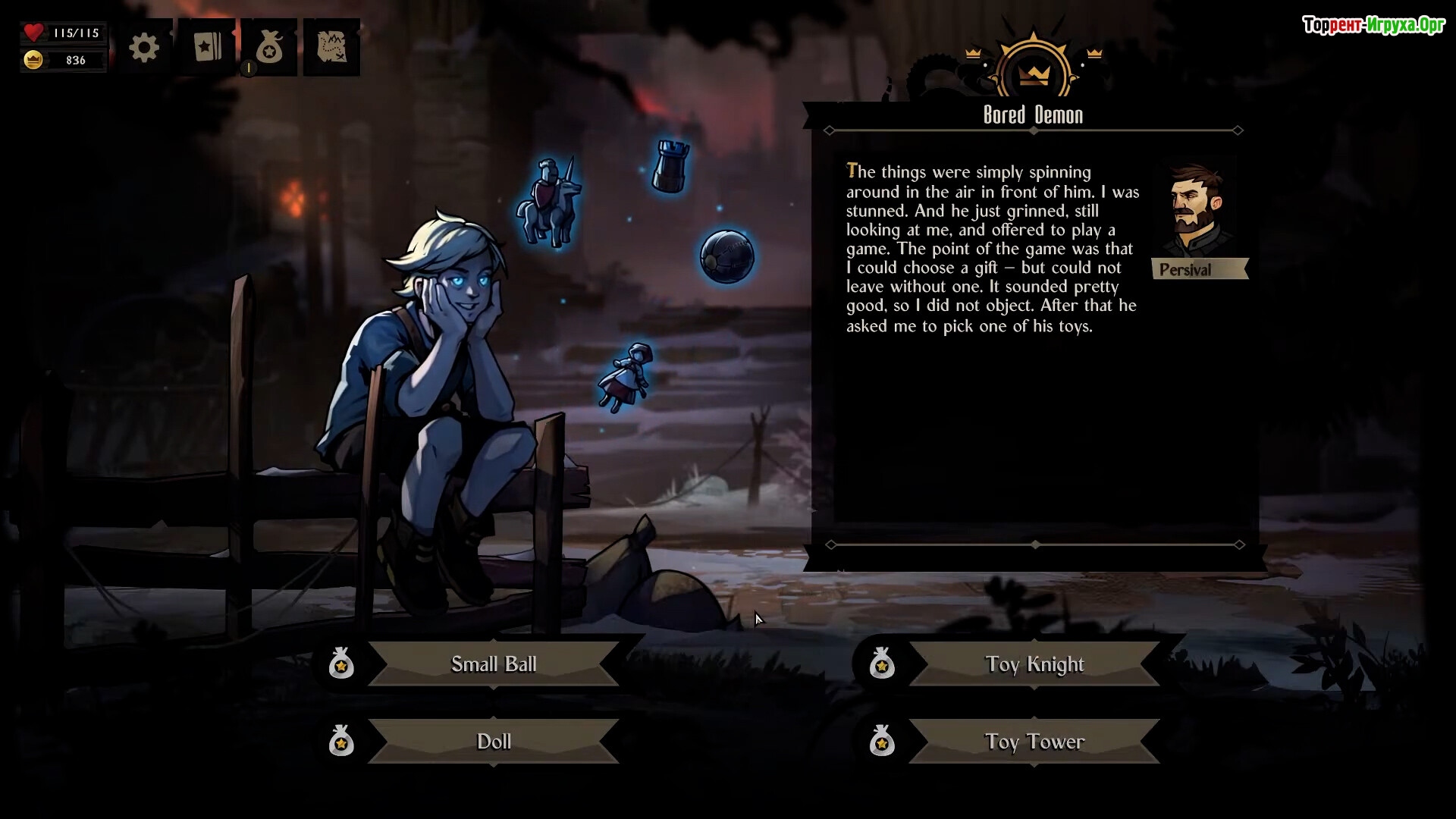The width and height of the screenshot is (1456, 819).
Task: Select the Doll choice
Action: (493, 742)
